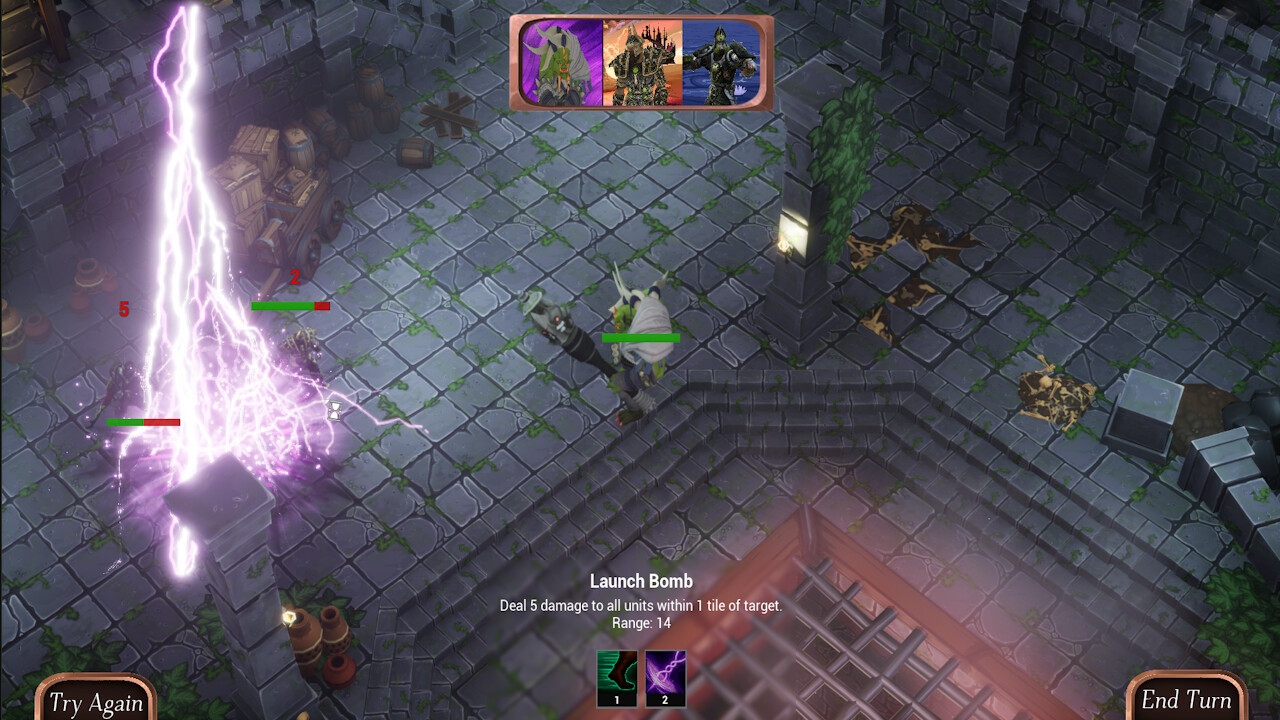Choose the armored warrior portrait with orange sky
The image size is (1280, 720).
[x=642, y=63]
